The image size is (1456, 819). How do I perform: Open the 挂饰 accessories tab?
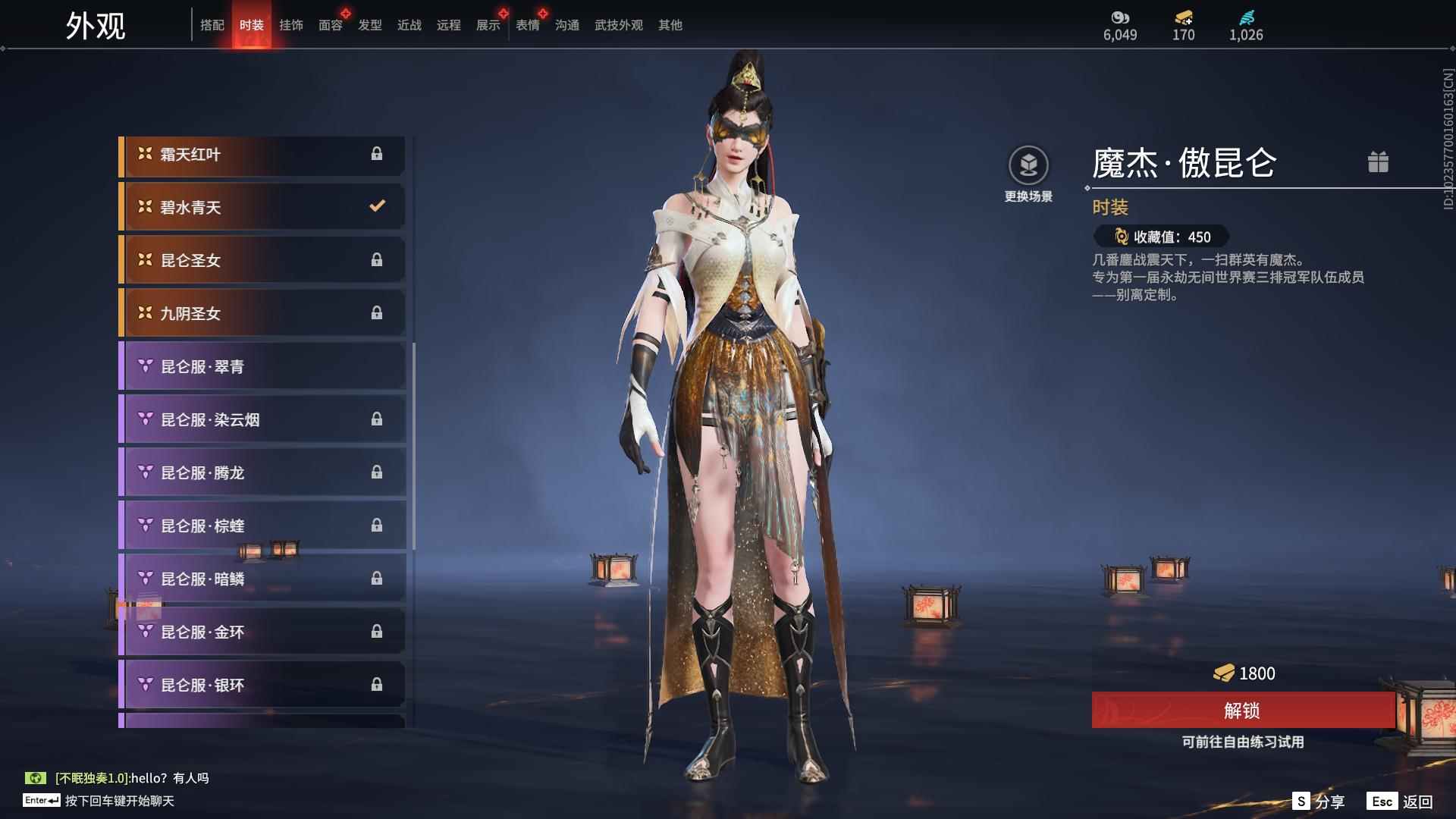(290, 25)
